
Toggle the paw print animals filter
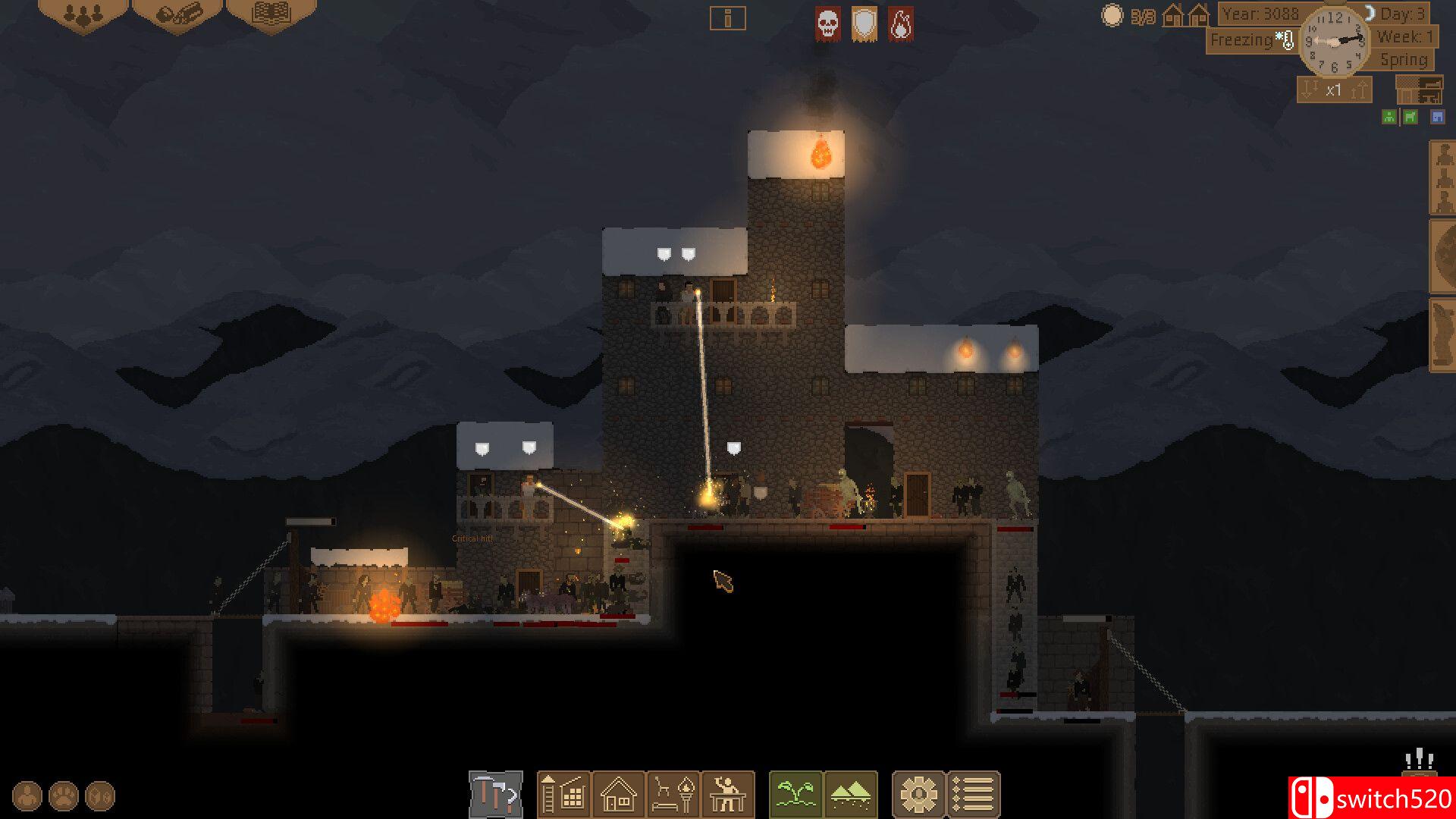tap(64, 796)
